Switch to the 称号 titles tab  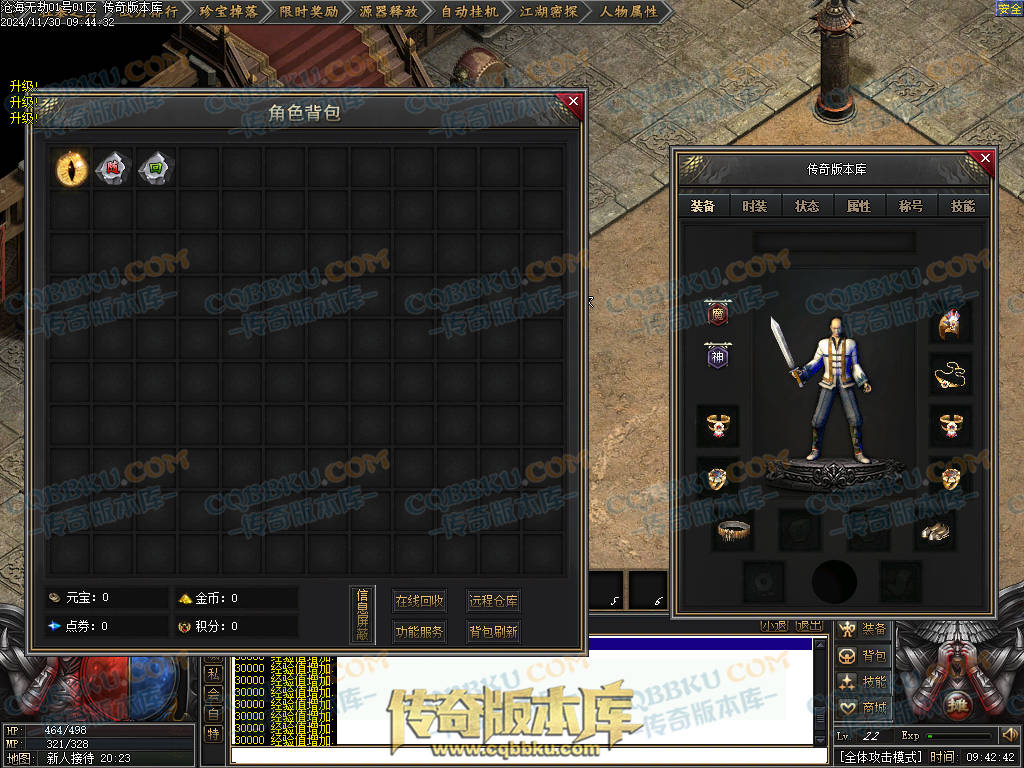911,206
